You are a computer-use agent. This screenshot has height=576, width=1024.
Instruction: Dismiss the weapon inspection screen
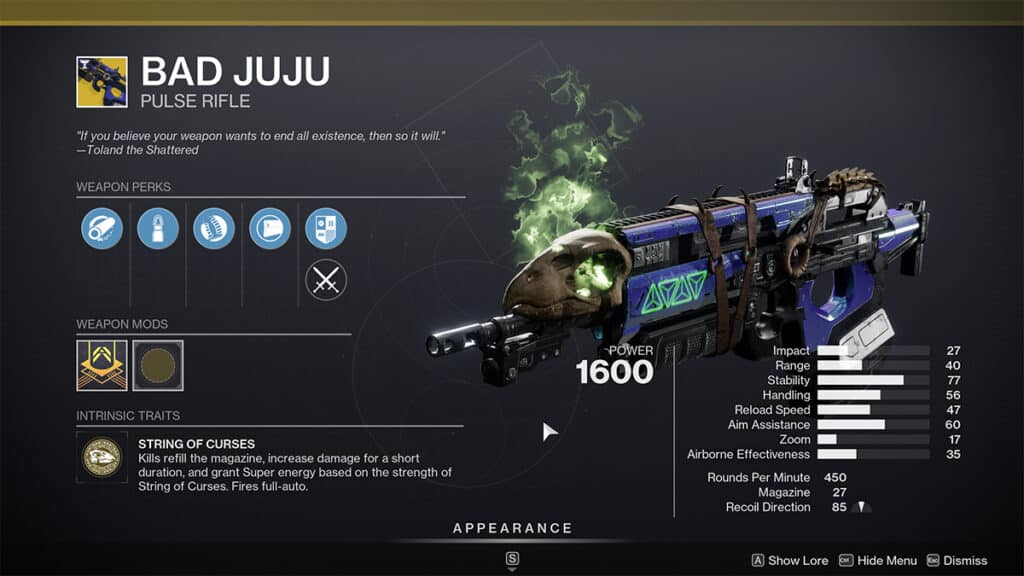[x=957, y=561]
